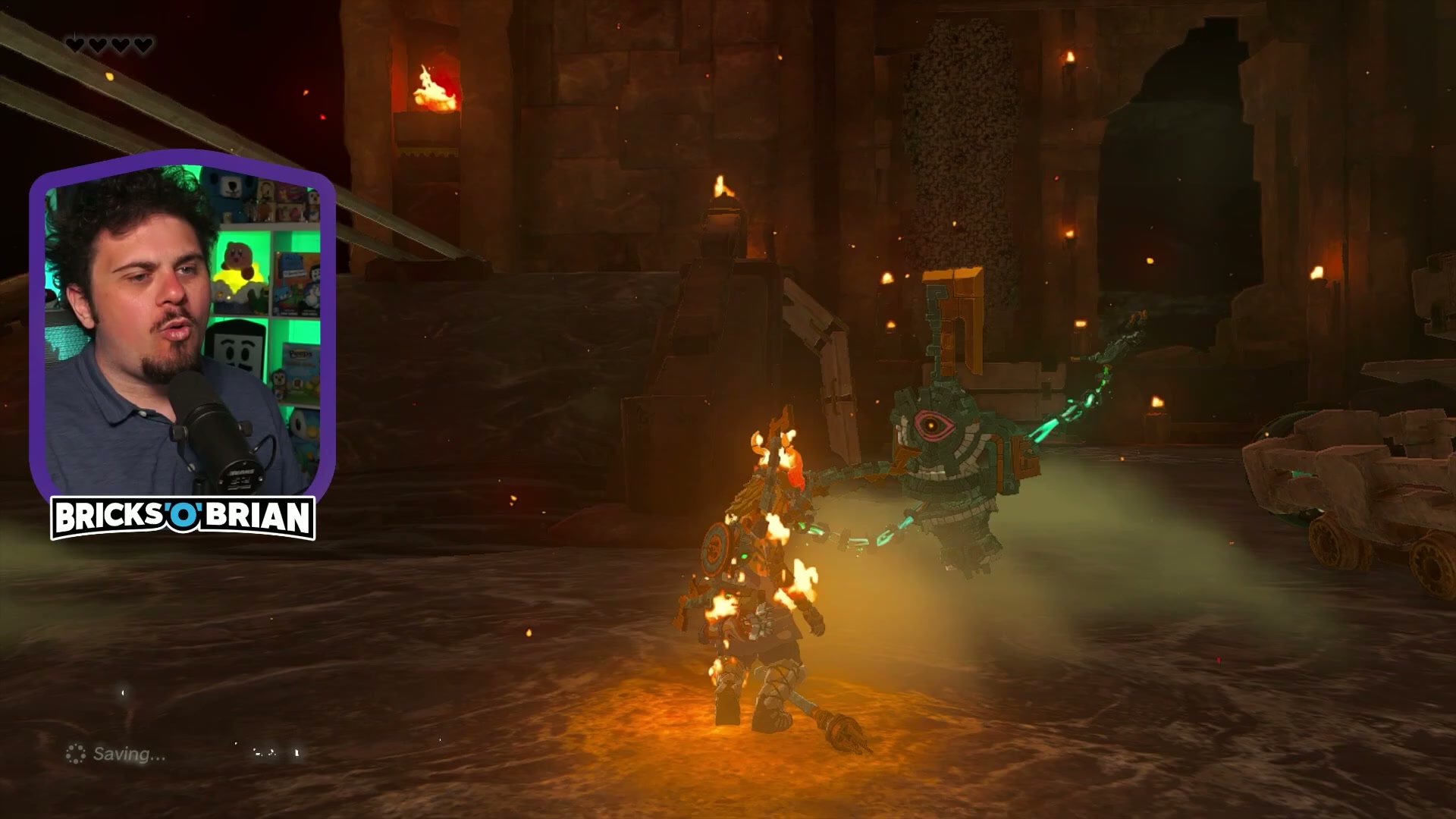
Task: Select the last heart in the health row
Action: 144,44
